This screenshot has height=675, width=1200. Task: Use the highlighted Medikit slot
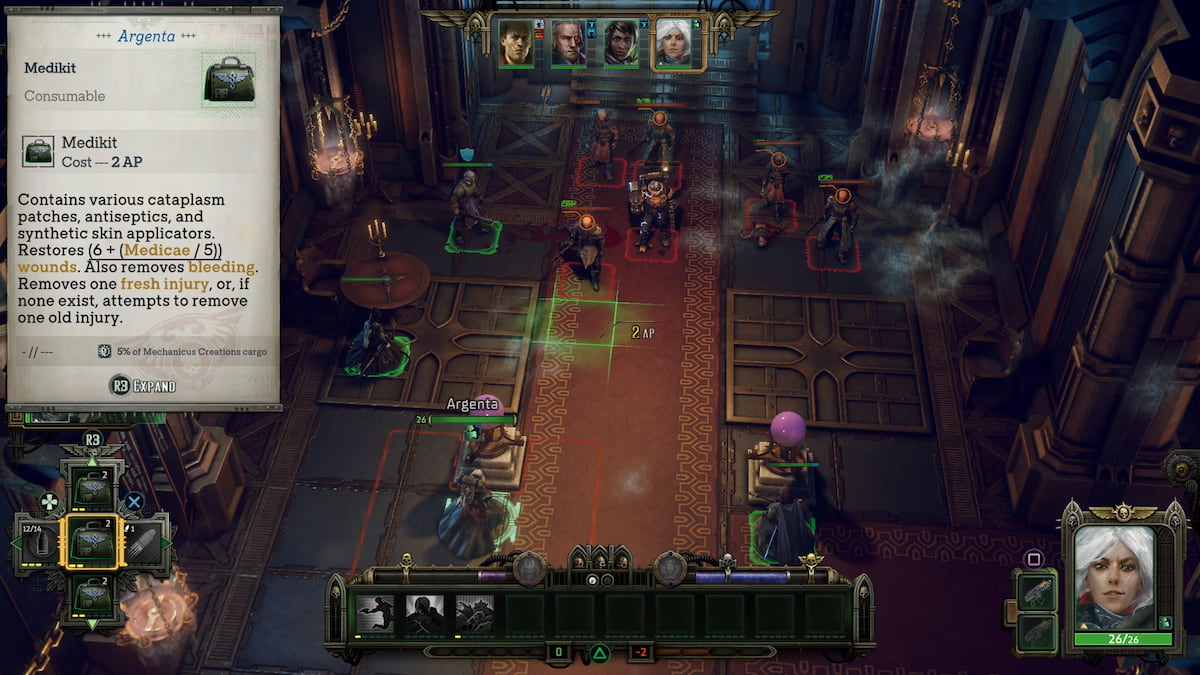(x=92, y=542)
